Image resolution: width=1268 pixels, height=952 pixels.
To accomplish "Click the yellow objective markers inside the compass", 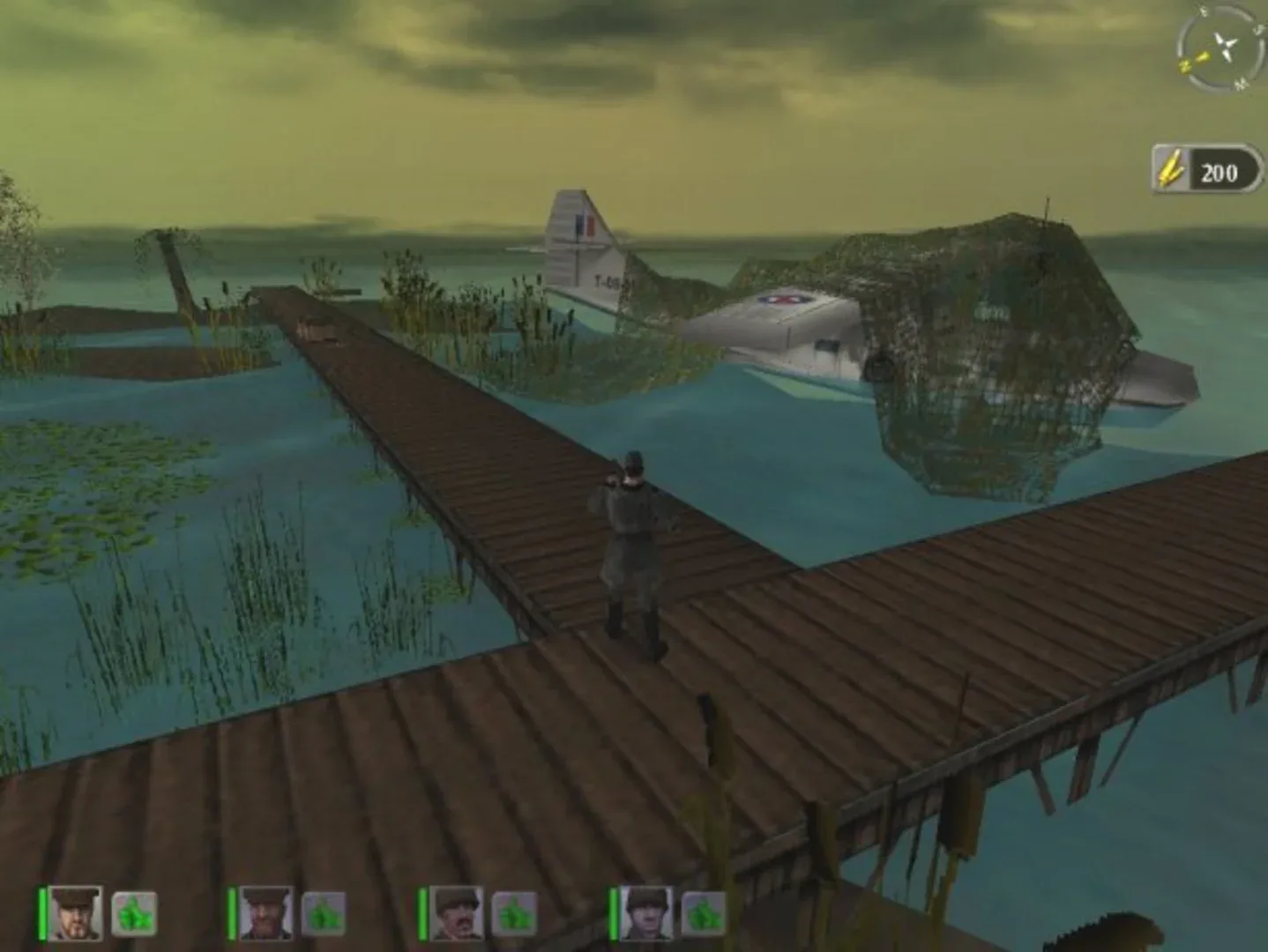I will click(x=1194, y=62).
